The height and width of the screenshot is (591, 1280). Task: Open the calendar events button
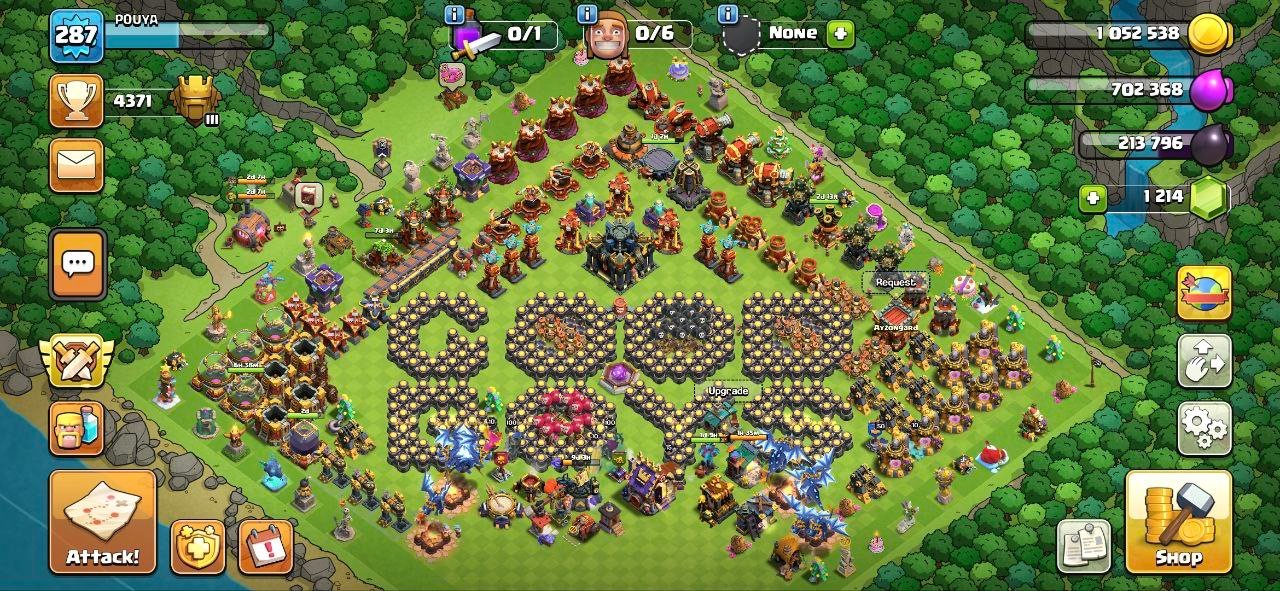(x=266, y=547)
